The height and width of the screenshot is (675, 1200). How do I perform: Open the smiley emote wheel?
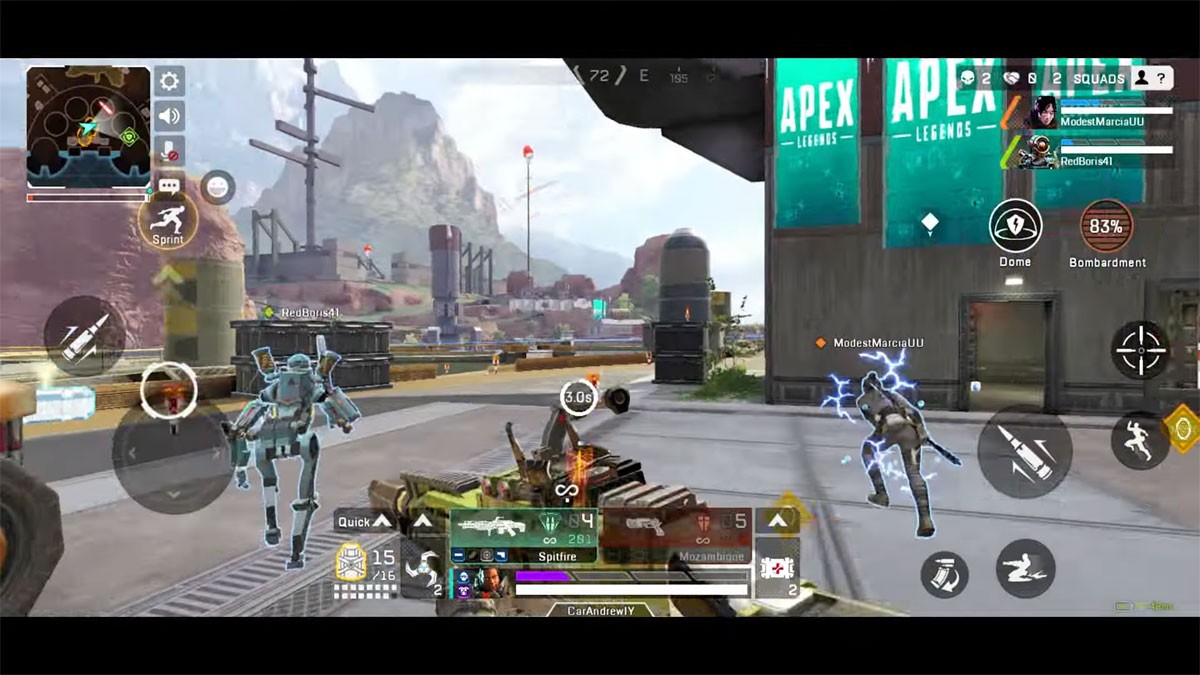coord(217,187)
